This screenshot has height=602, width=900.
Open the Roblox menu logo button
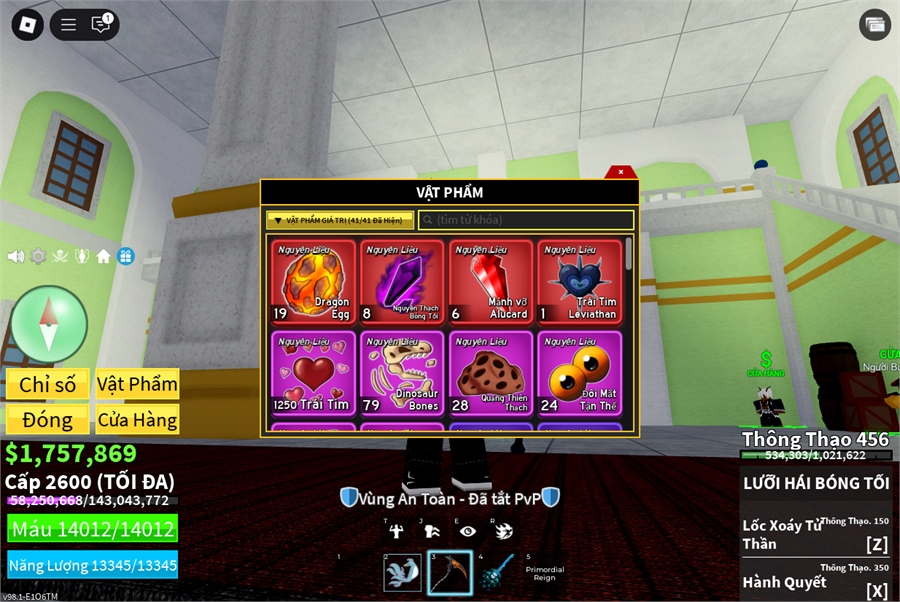point(27,25)
